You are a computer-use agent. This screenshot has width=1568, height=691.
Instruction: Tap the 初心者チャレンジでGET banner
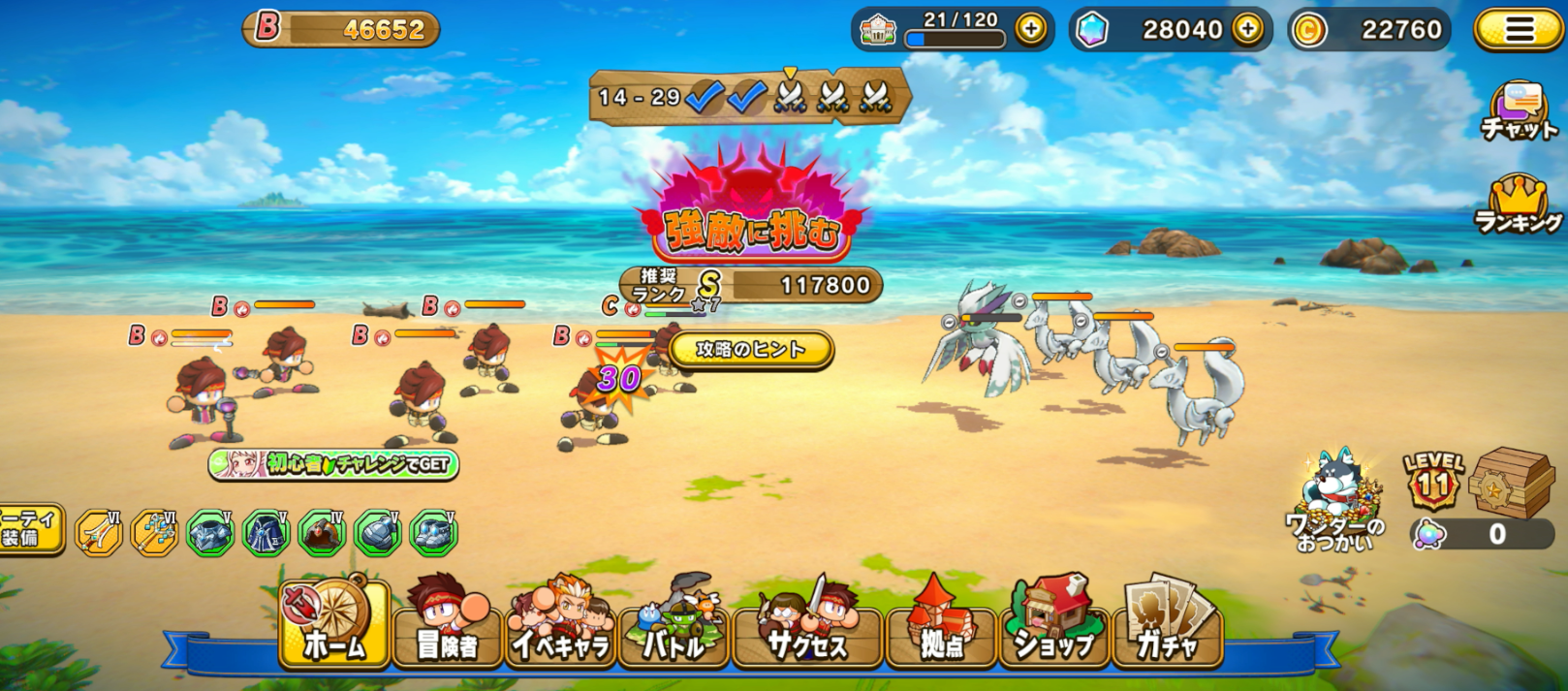pos(333,464)
